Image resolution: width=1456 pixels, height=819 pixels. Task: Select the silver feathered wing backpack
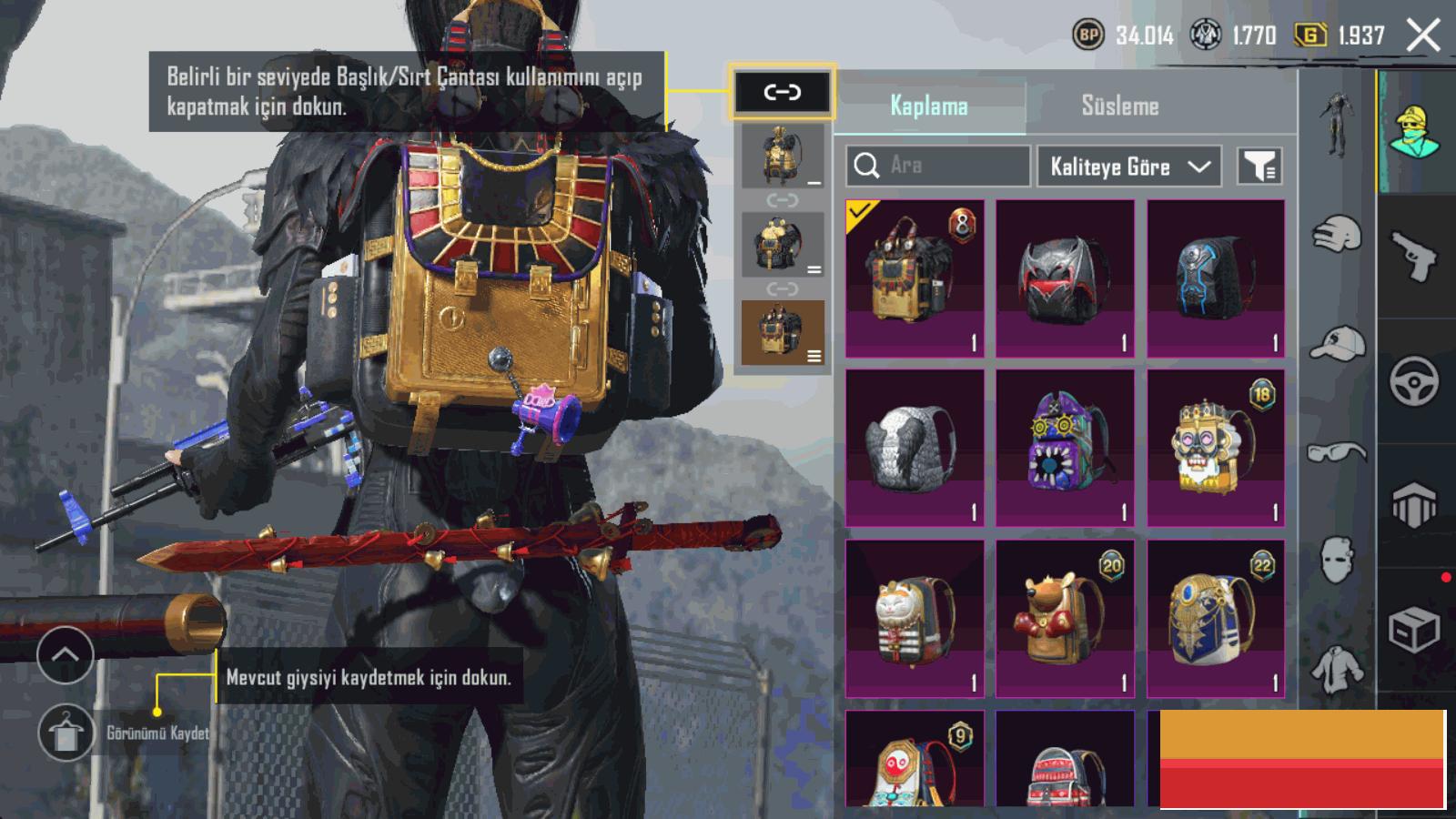click(915, 448)
